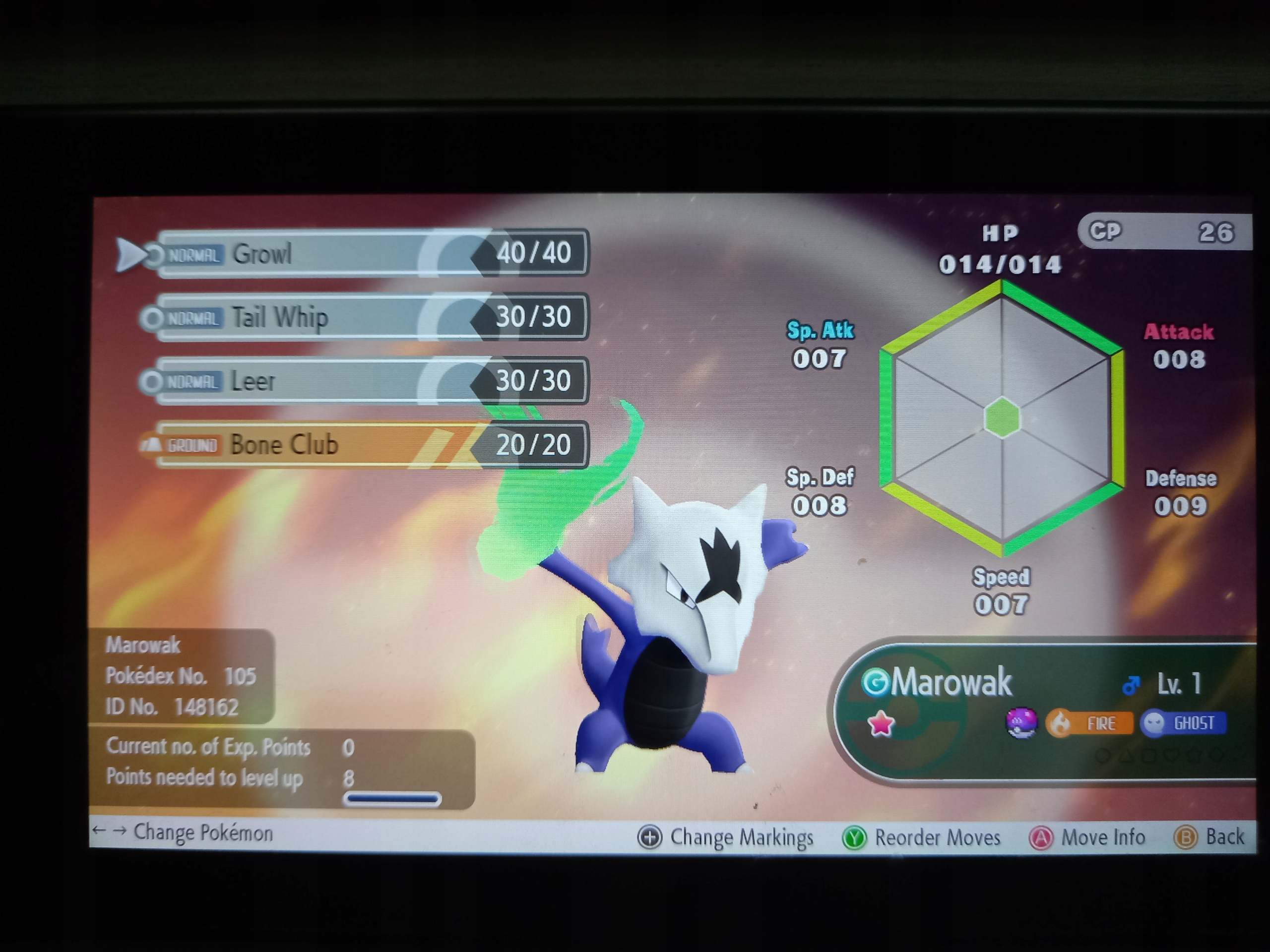
Task: Open Change Markings from the bottom bar
Action: (729, 836)
